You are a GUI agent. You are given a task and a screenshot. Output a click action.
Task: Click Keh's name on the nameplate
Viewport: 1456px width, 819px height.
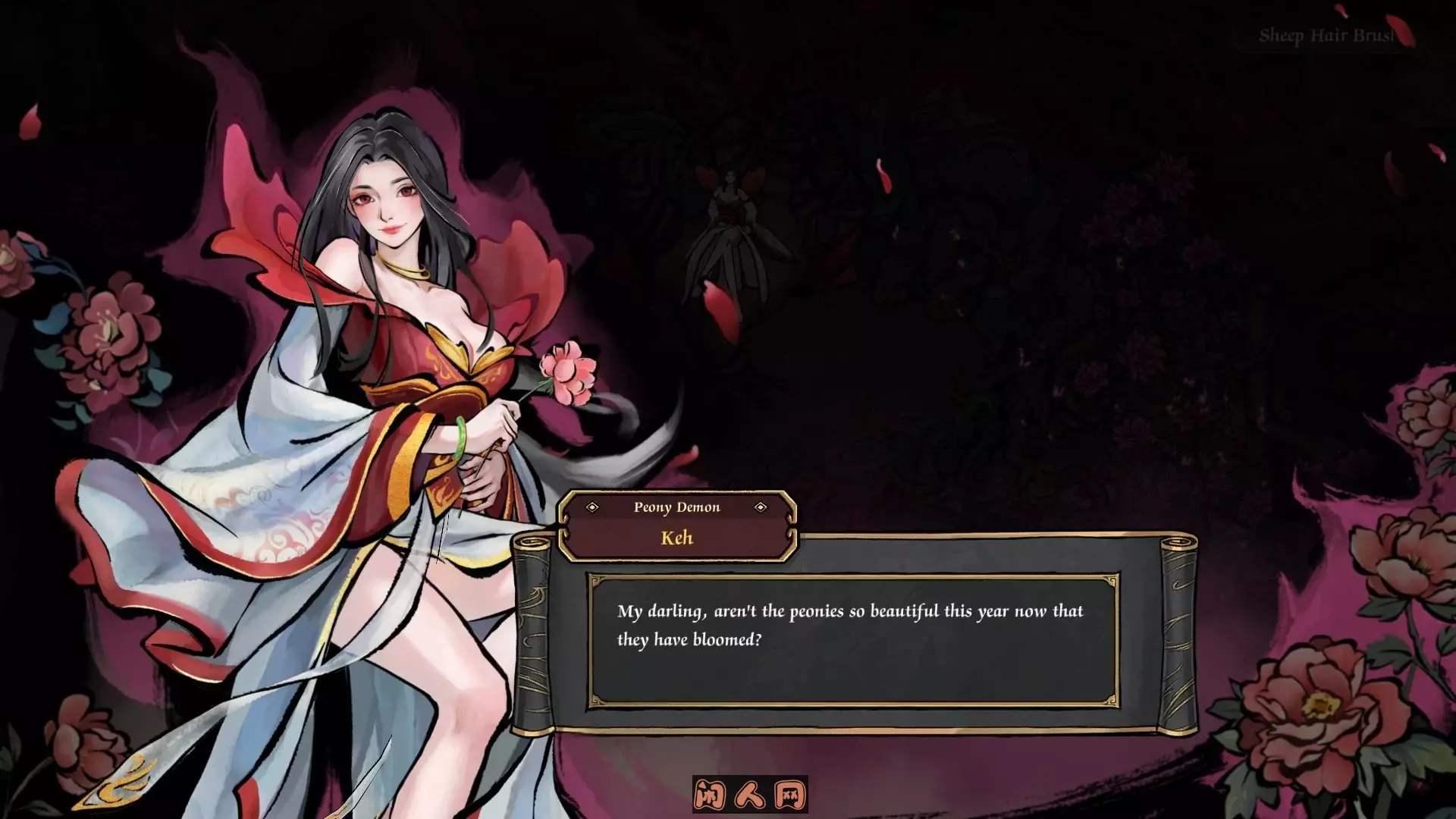click(677, 538)
